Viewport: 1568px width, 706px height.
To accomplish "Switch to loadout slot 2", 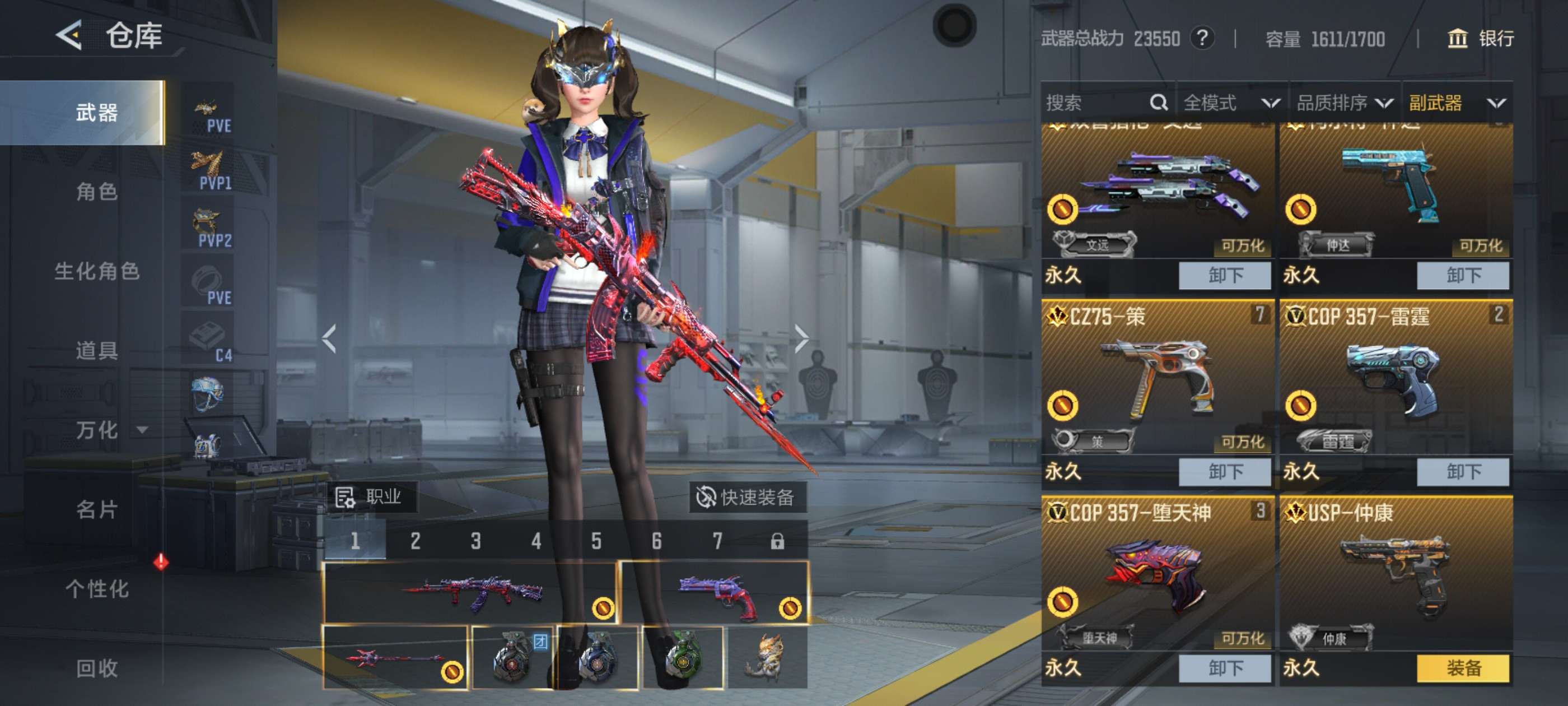I will click(415, 541).
